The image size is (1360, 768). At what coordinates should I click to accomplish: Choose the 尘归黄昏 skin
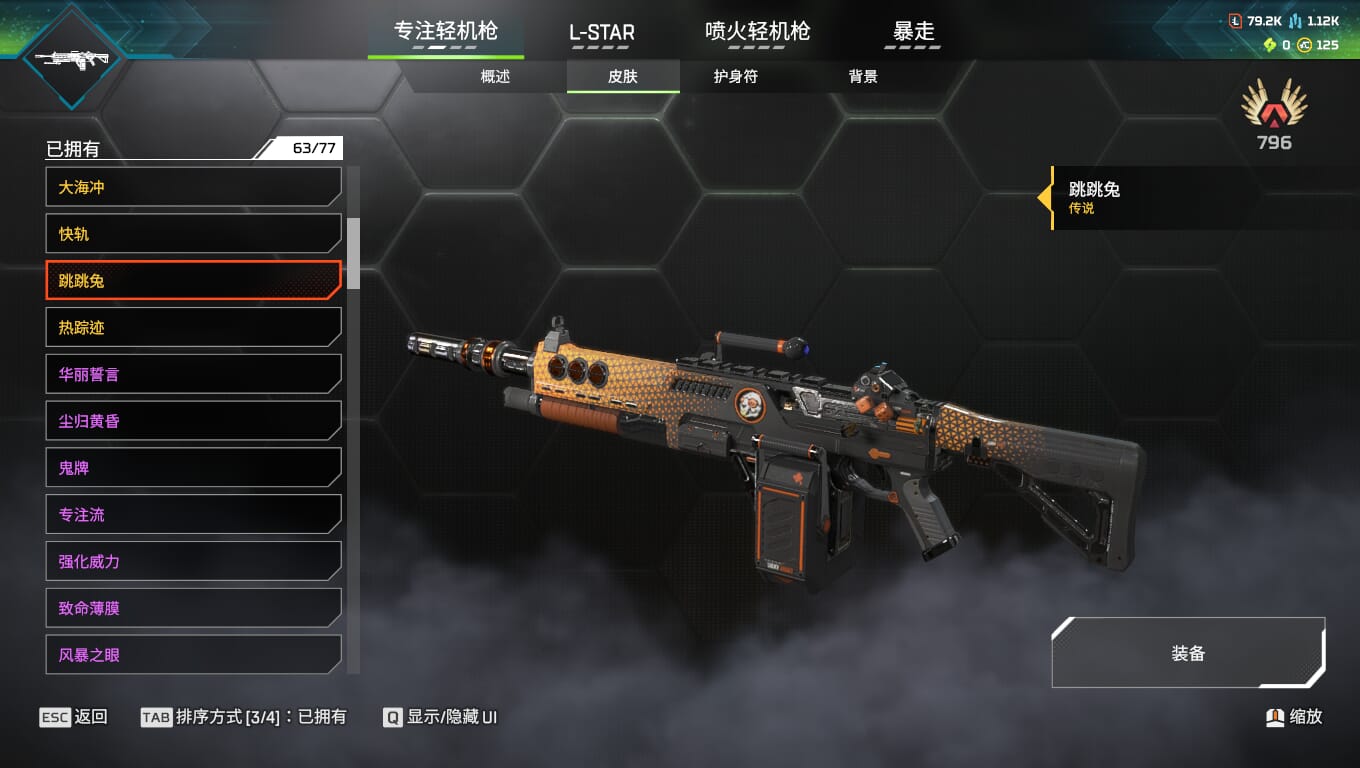193,421
